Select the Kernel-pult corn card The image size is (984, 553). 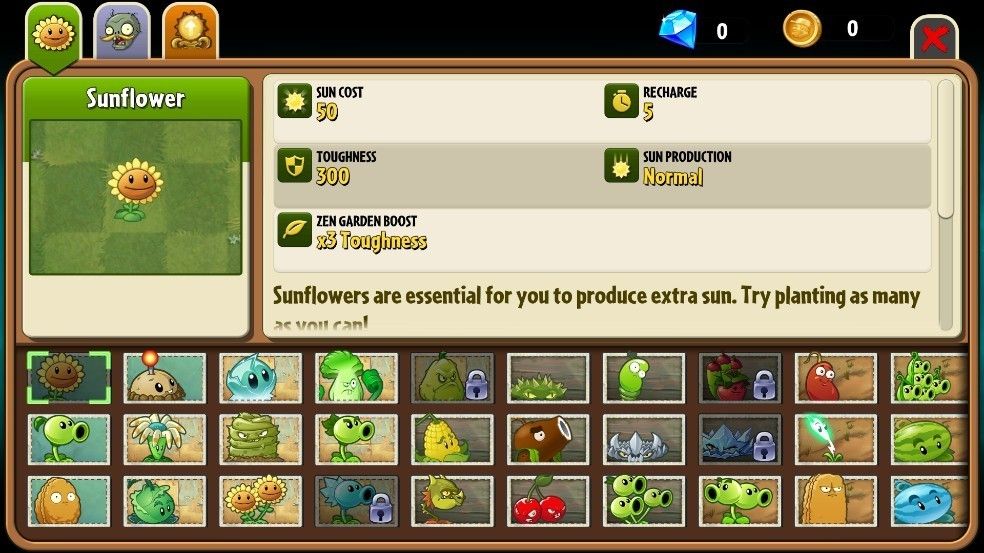[452, 439]
